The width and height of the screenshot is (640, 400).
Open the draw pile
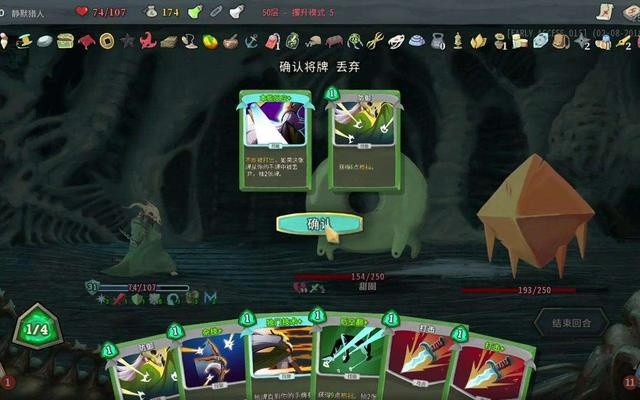point(10,378)
